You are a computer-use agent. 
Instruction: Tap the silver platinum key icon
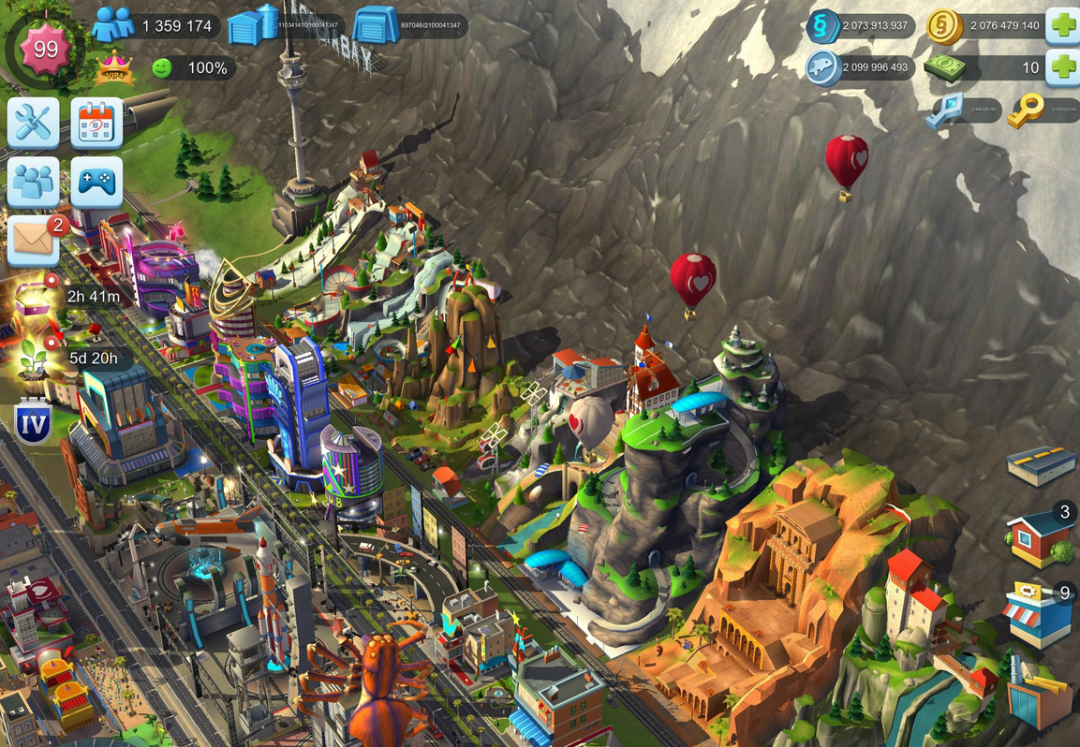click(x=940, y=111)
